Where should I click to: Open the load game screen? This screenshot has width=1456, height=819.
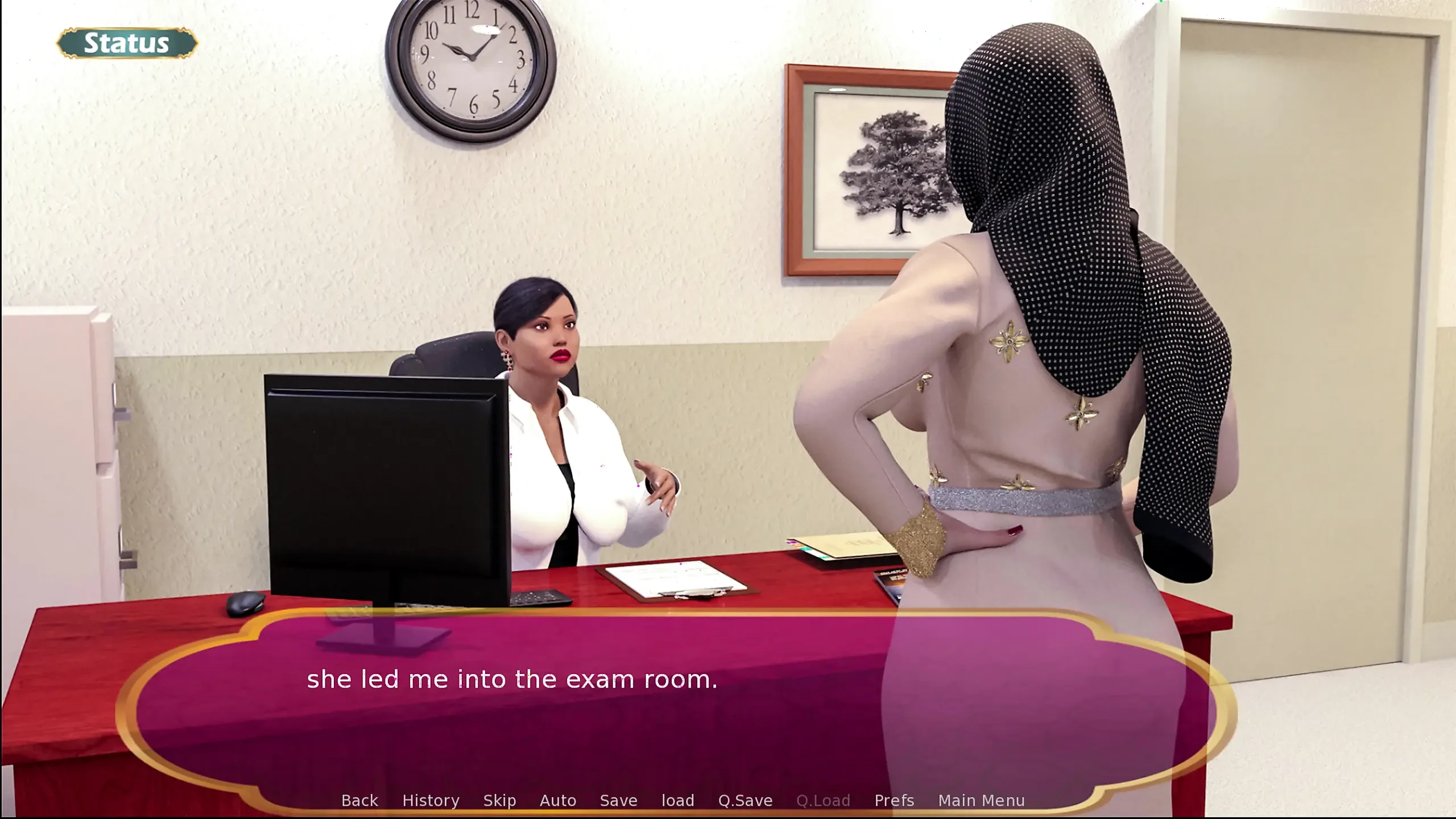(677, 800)
